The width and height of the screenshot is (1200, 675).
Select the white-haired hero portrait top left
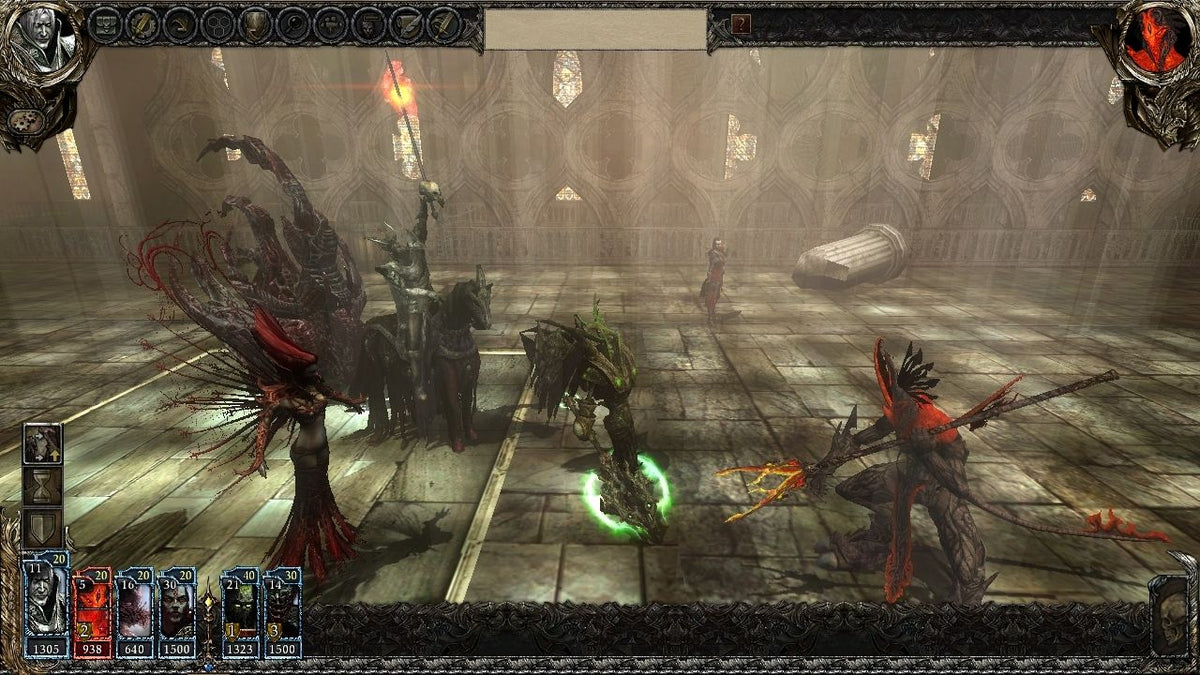(42, 42)
